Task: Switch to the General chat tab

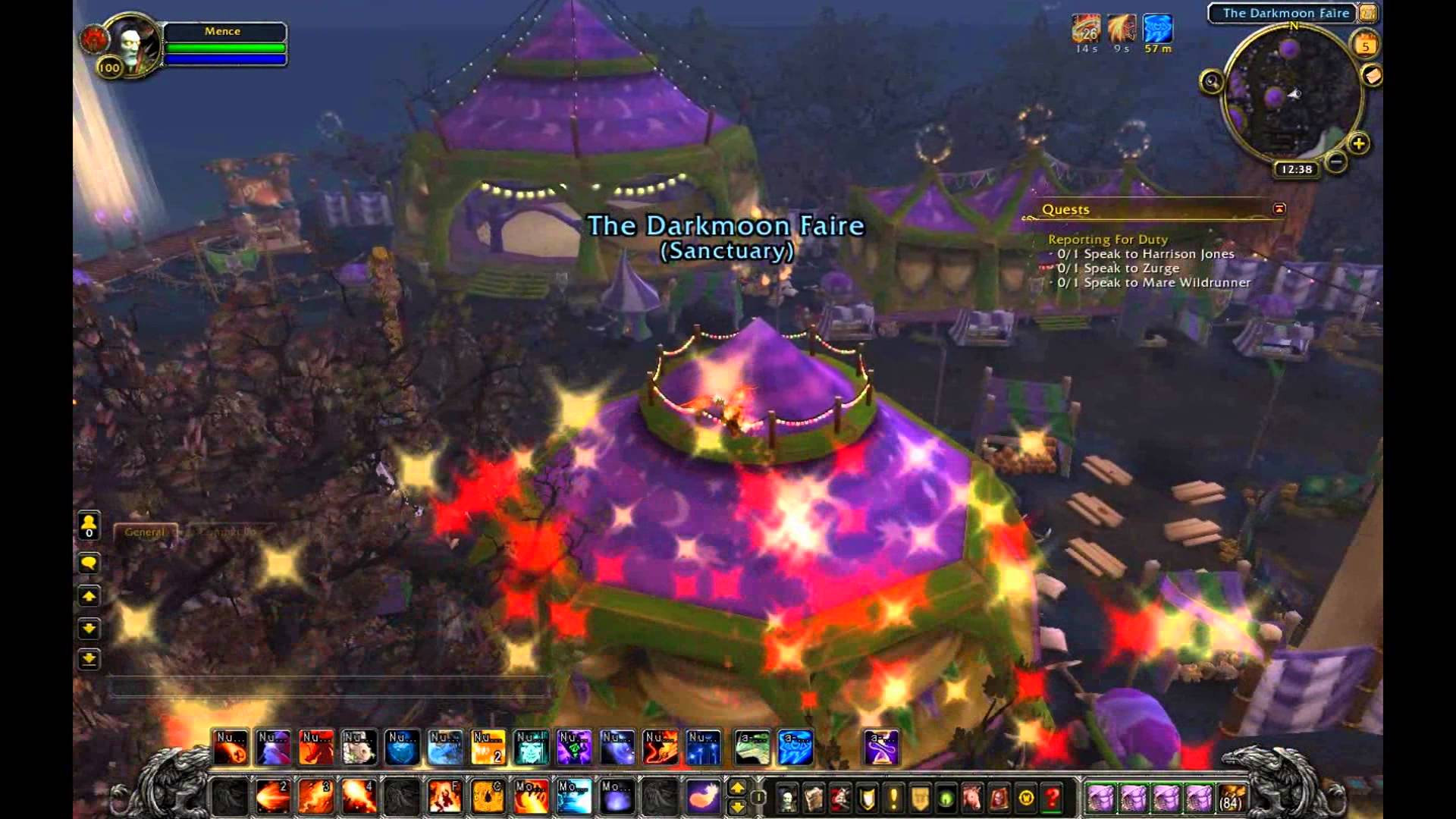Action: click(144, 532)
